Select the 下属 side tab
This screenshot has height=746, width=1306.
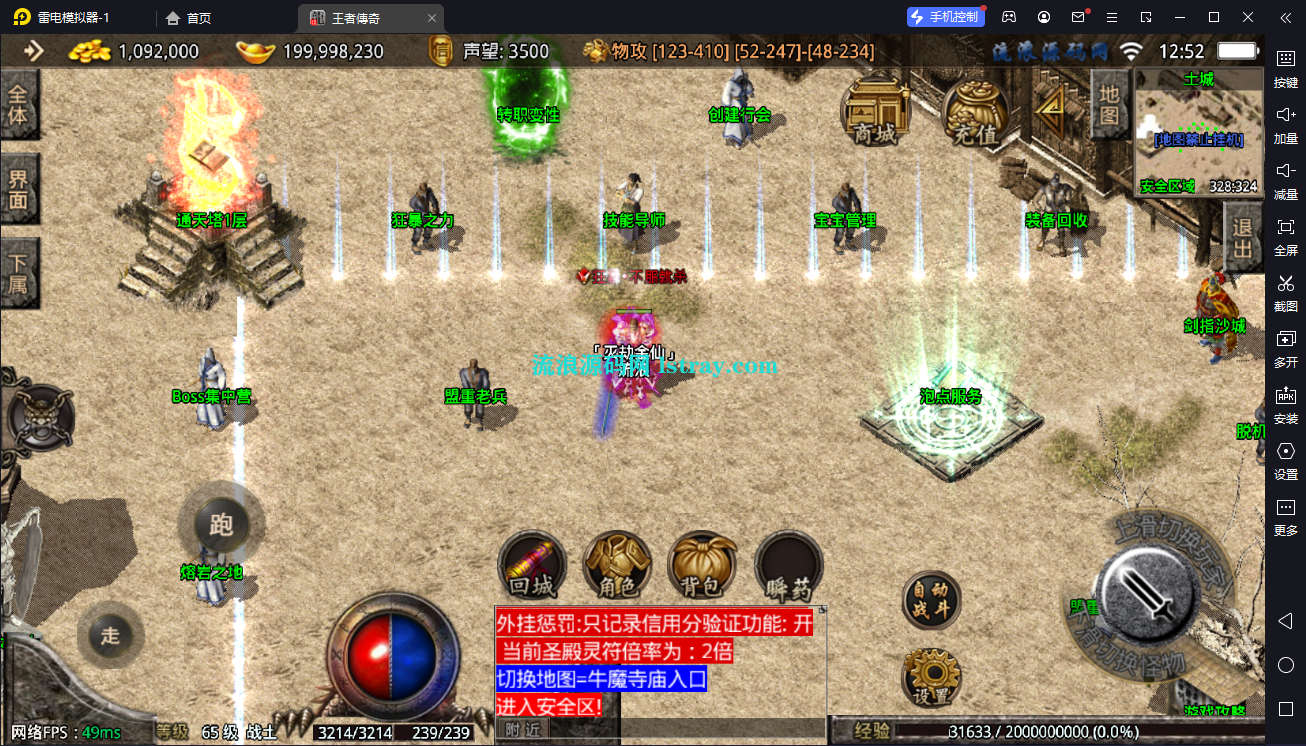(19, 274)
